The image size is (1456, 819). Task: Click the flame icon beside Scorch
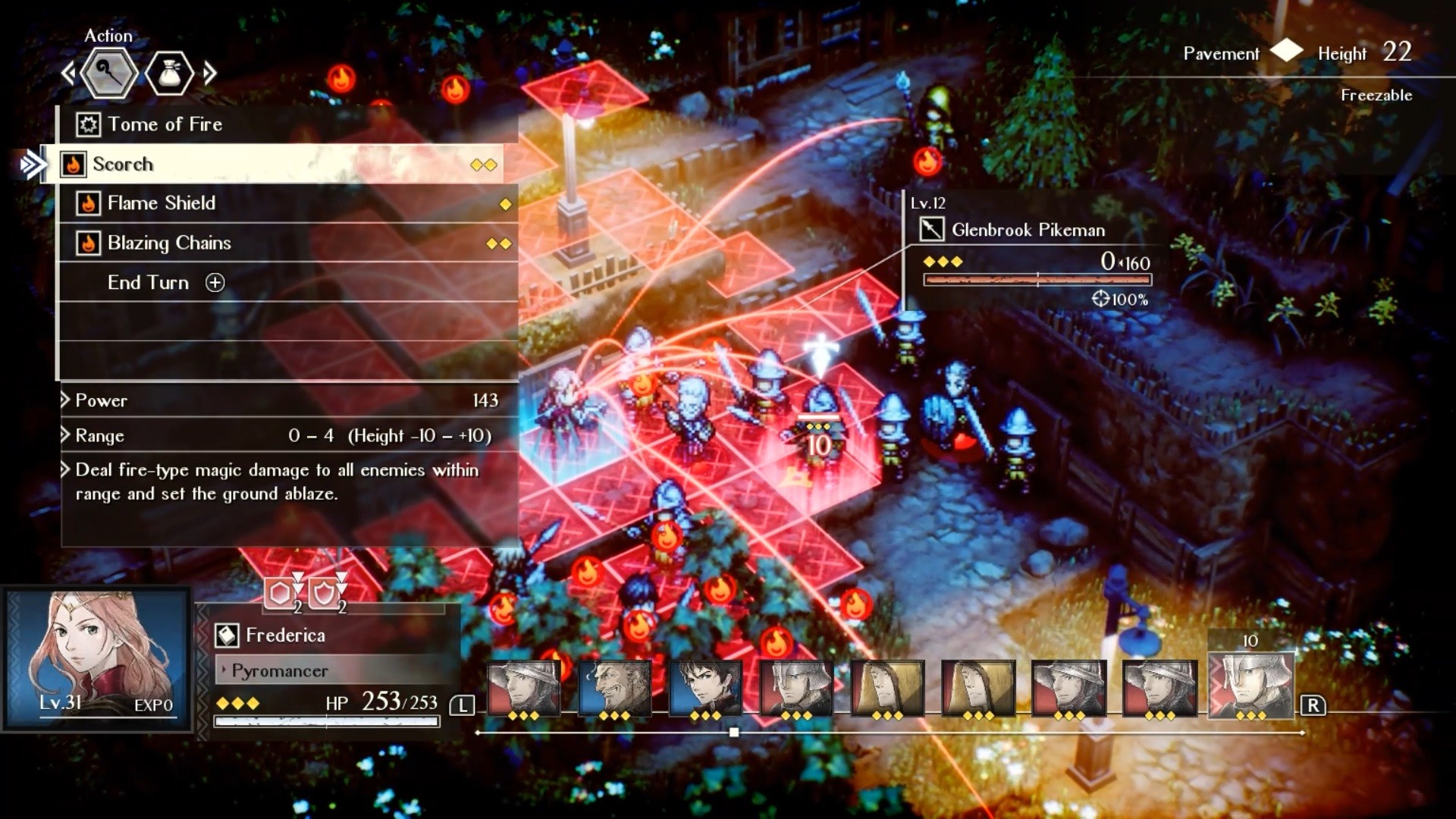(74, 163)
